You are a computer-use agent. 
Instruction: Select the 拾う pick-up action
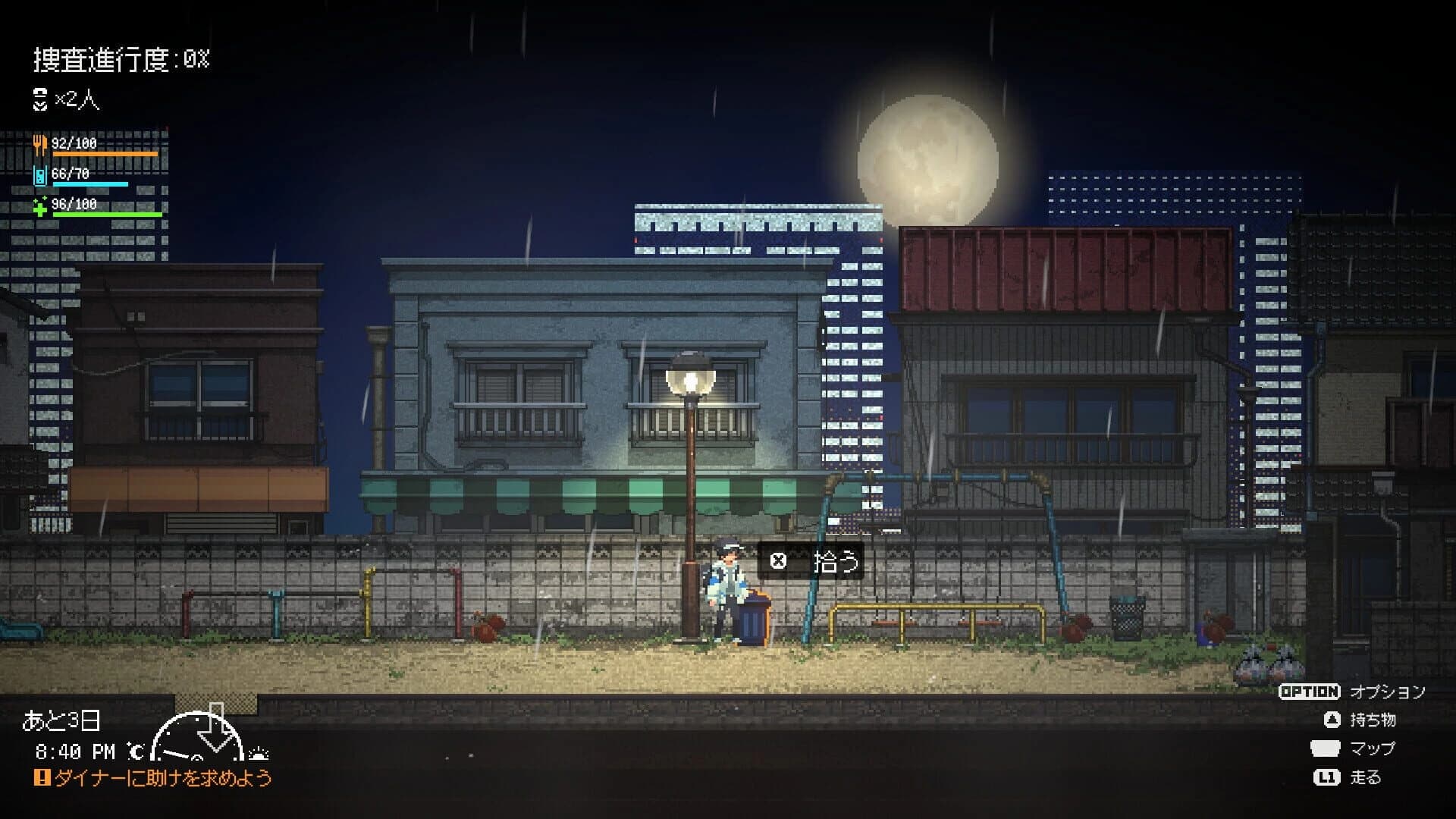coord(834,562)
